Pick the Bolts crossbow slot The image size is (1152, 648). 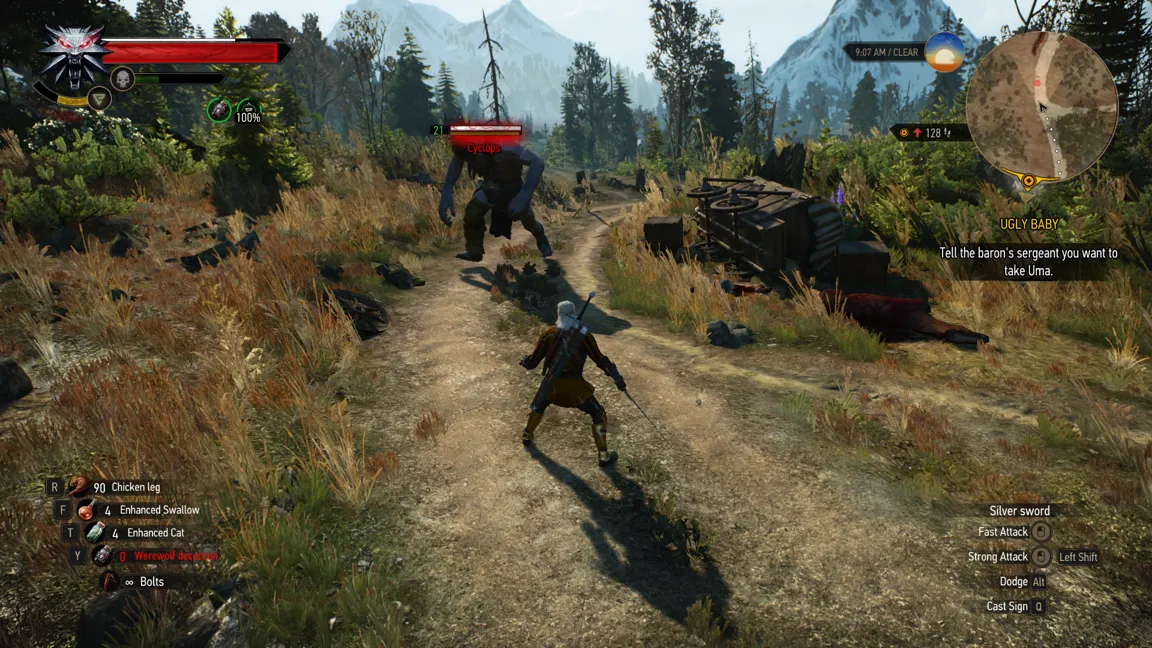coord(109,581)
